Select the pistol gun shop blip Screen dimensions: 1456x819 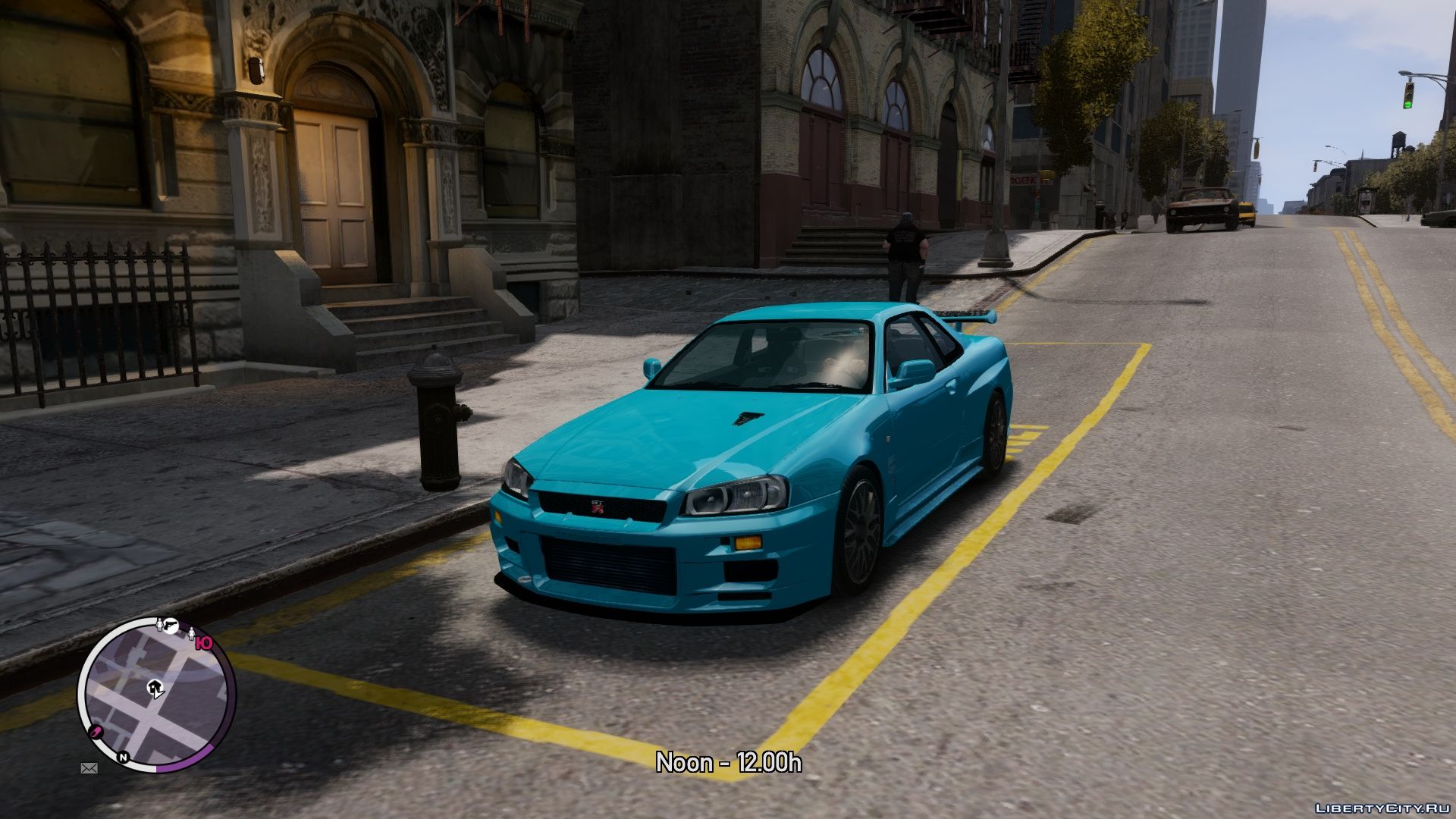[x=172, y=625]
